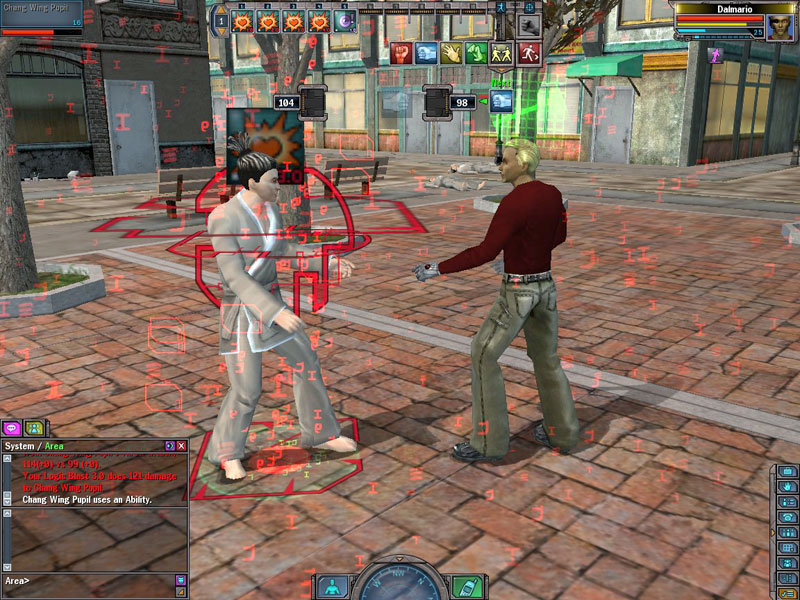Open the pink chat bubble tab
The height and width of the screenshot is (600, 800).
(x=13, y=428)
